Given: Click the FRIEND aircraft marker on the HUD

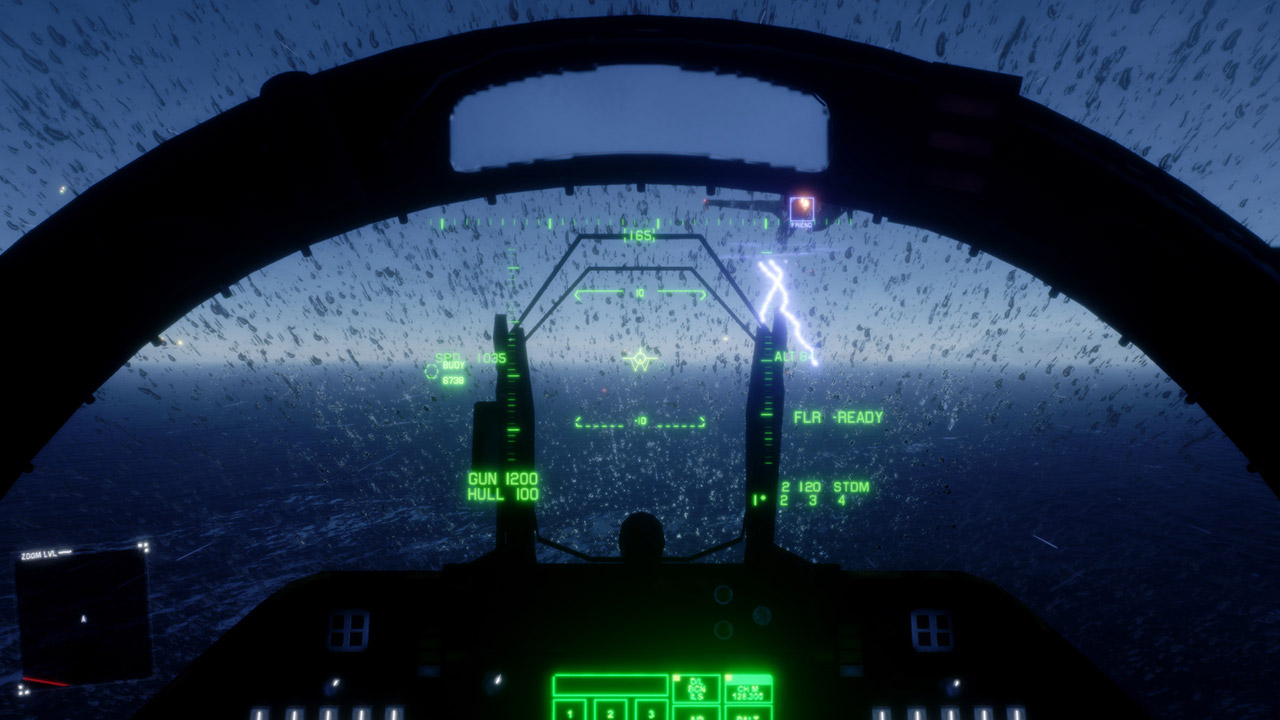Looking at the screenshot, I should pyautogui.click(x=801, y=211).
